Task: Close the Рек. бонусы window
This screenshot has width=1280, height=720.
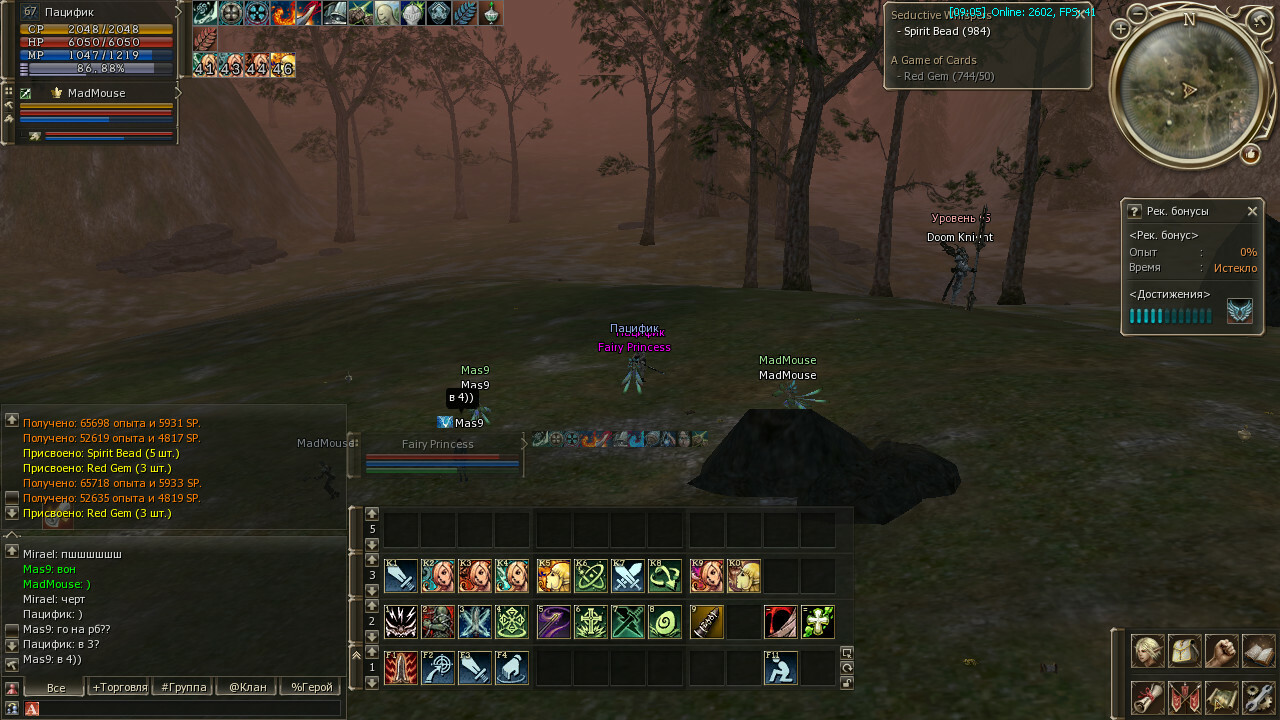Action: 1252,212
